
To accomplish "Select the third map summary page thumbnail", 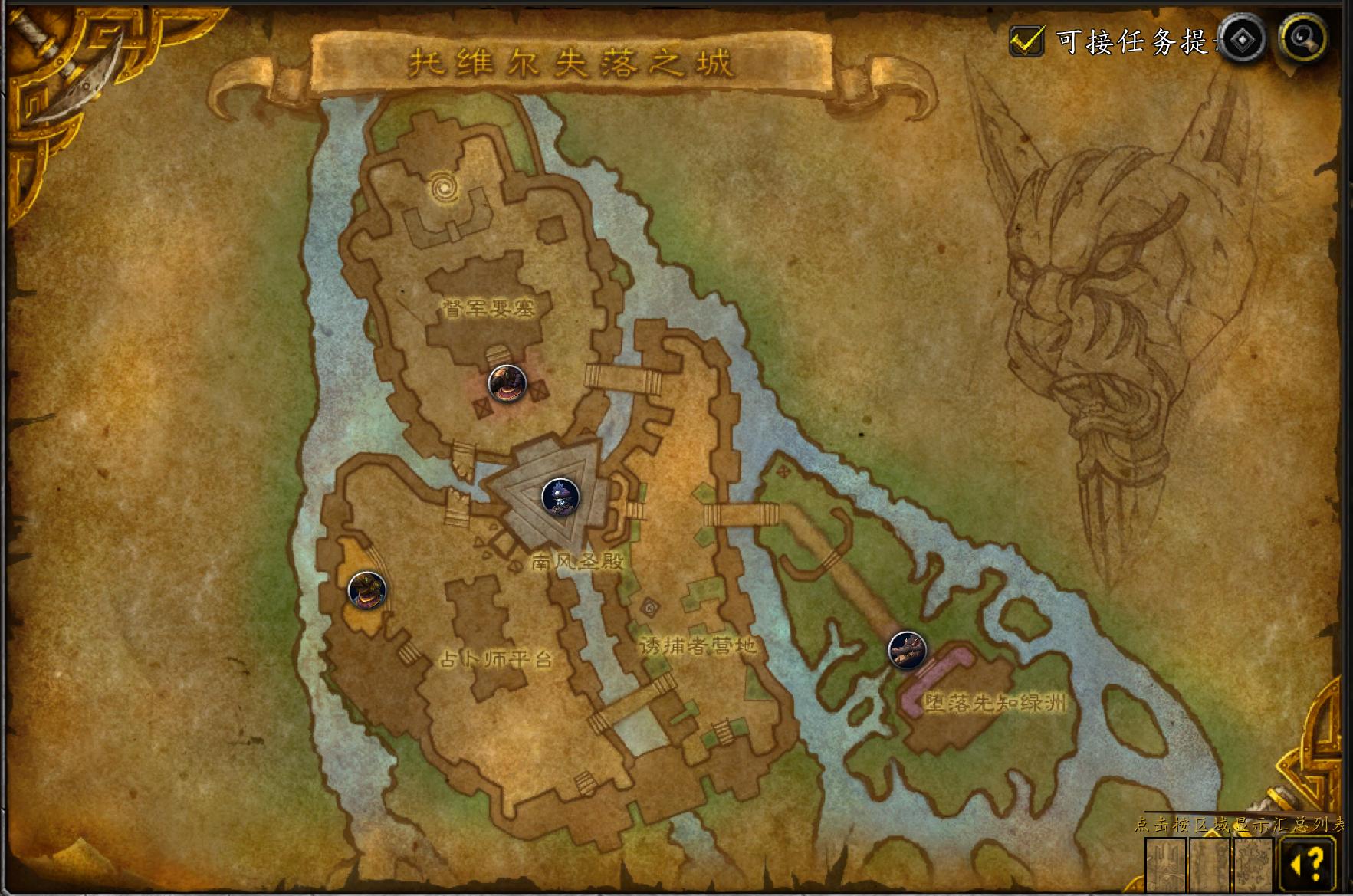I will point(1253,866).
